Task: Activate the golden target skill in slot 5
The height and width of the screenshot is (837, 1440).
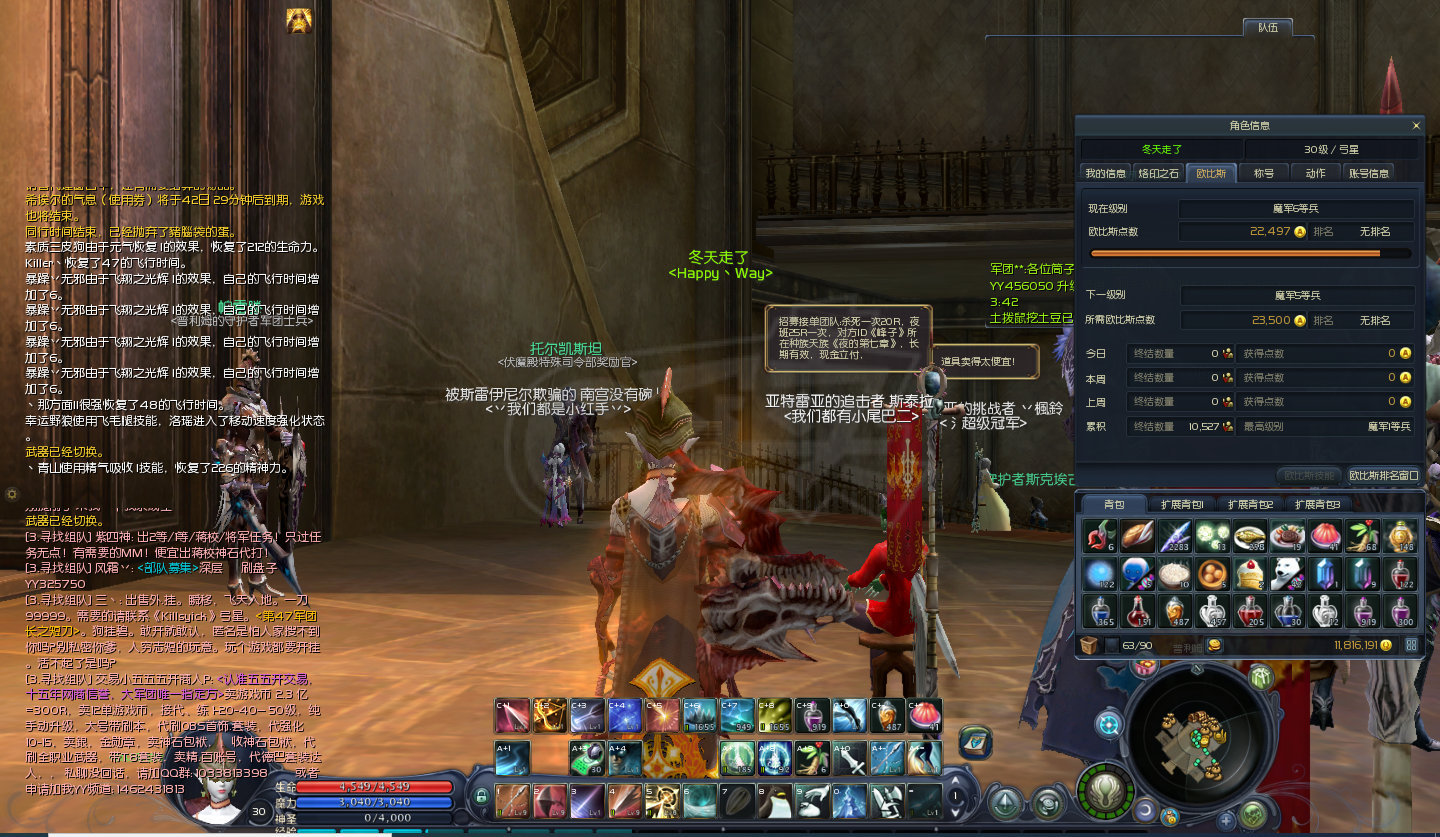Action: (661, 801)
